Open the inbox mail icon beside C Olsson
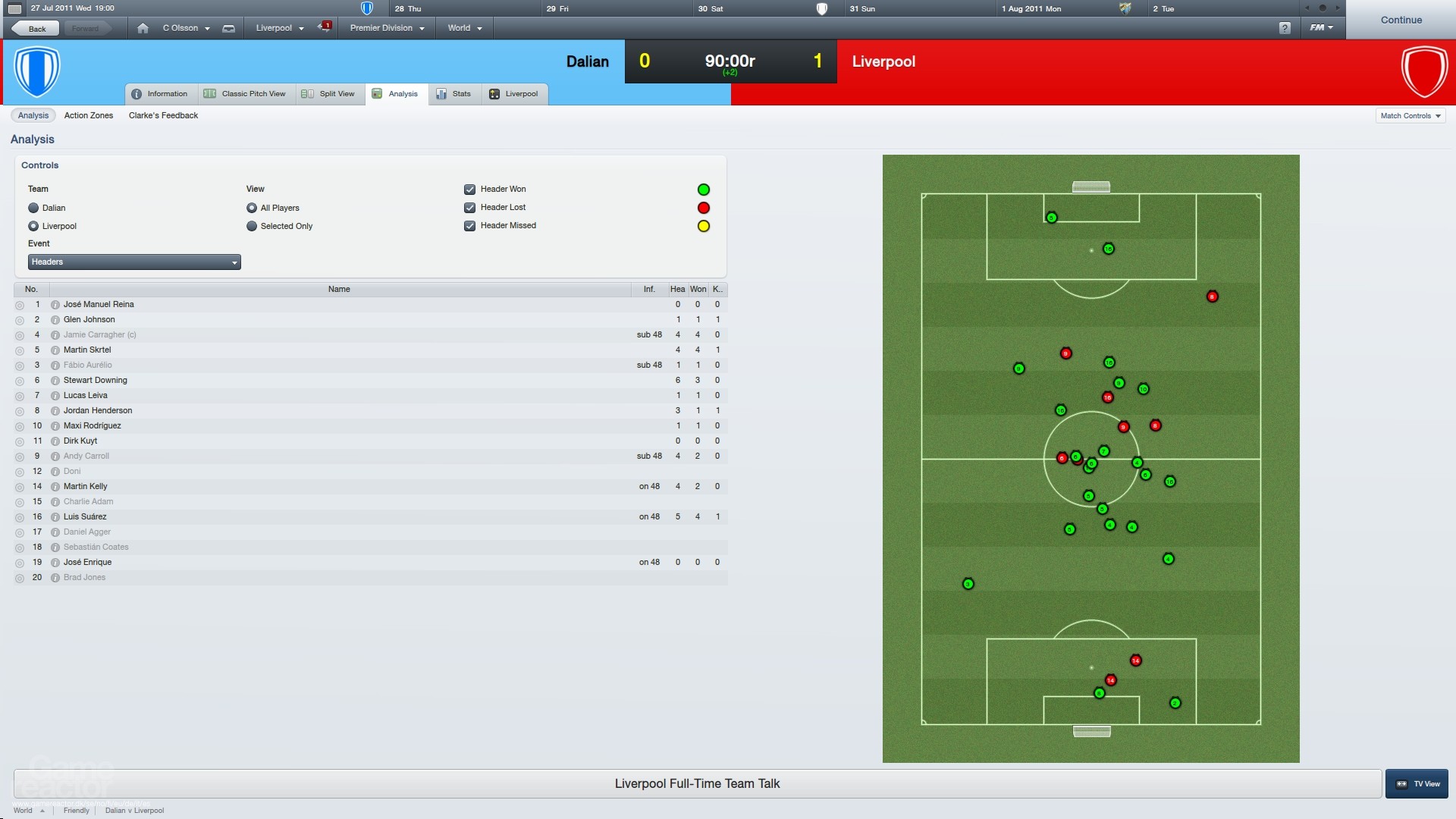 coord(230,27)
